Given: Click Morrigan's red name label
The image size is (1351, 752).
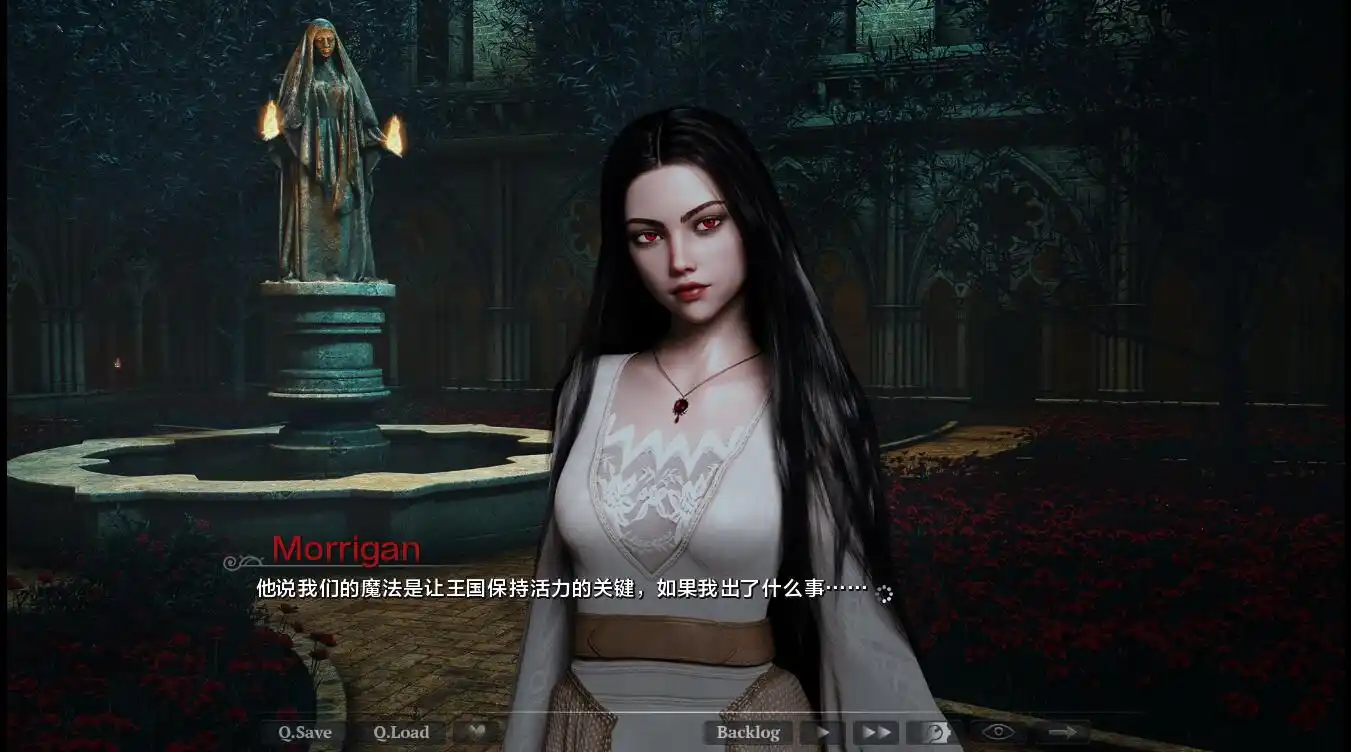Looking at the screenshot, I should click(346, 549).
